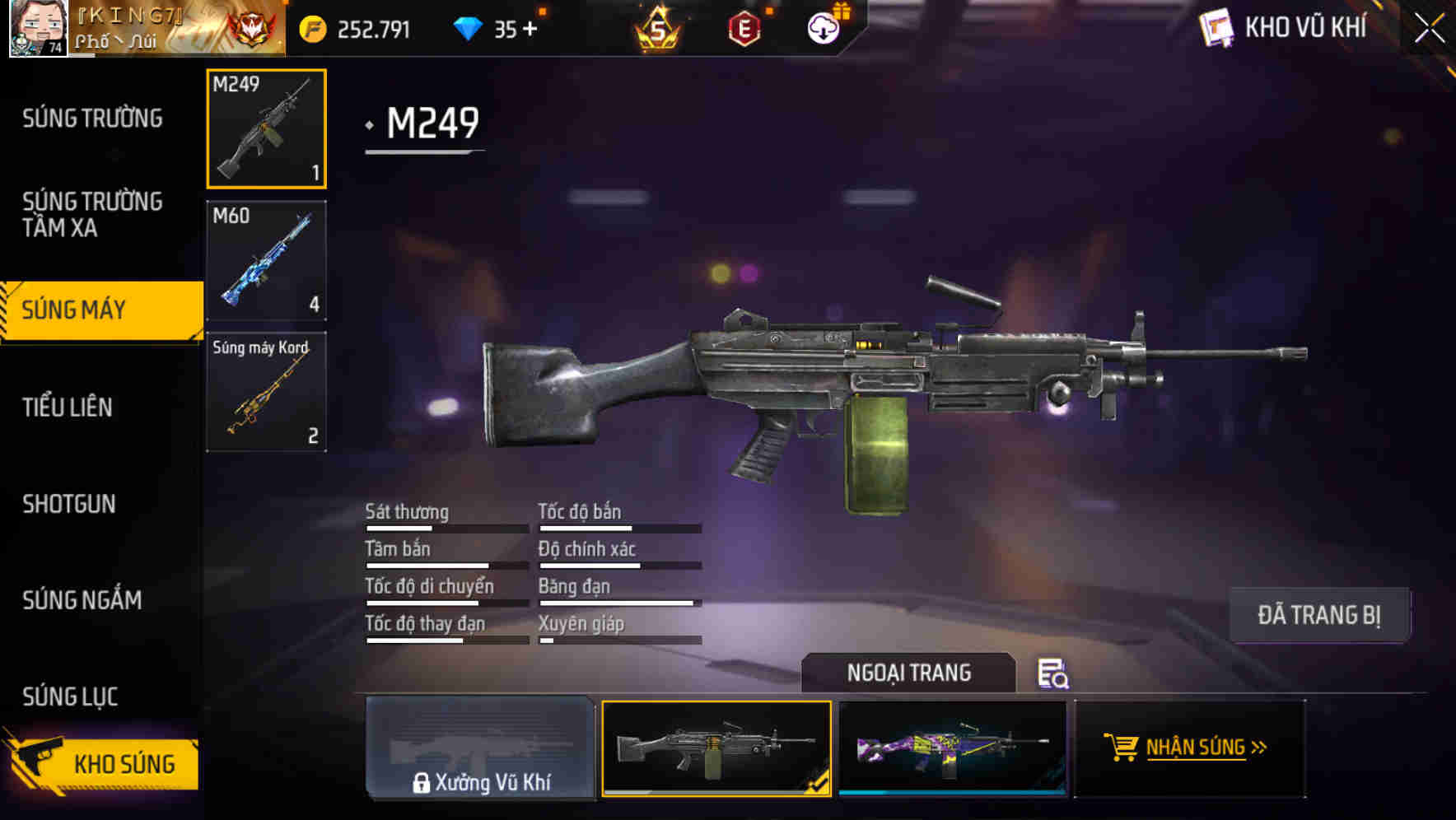
Task: Select the SHOTGUN weapon category
Action: coord(70,504)
